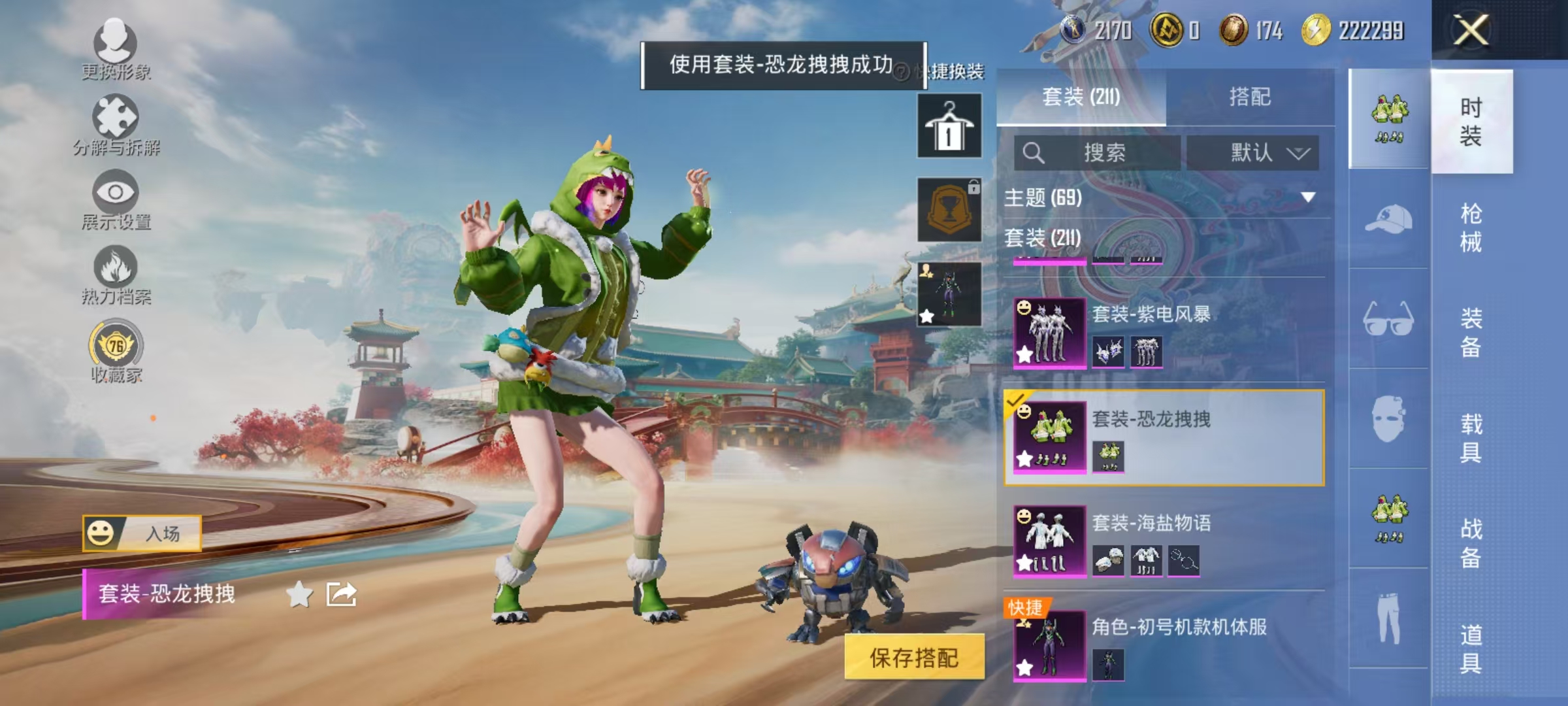This screenshot has width=1568, height=706.
Task: Open the hanger outfit slot icon
Action: click(x=949, y=124)
